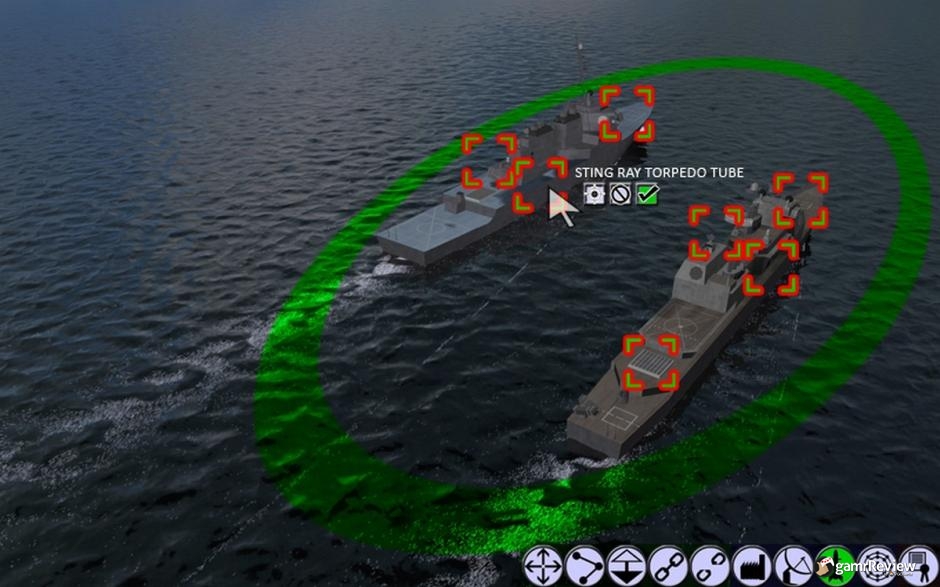The height and width of the screenshot is (587, 940).
Task: Choose the connected nodes waypoint tool
Action: 583,567
